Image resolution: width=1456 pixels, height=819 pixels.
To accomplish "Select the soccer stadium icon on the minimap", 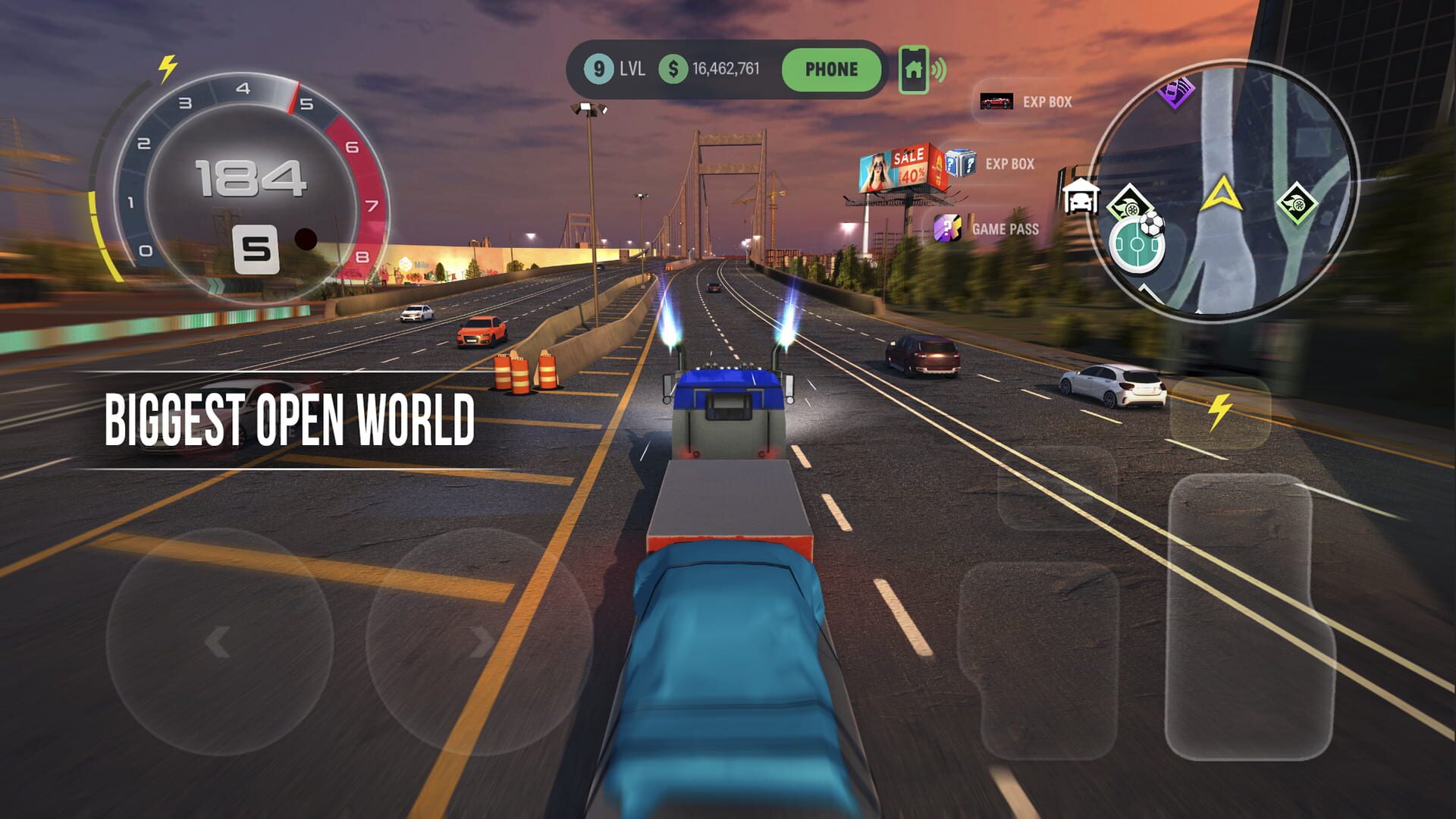I will pyautogui.click(x=1137, y=245).
